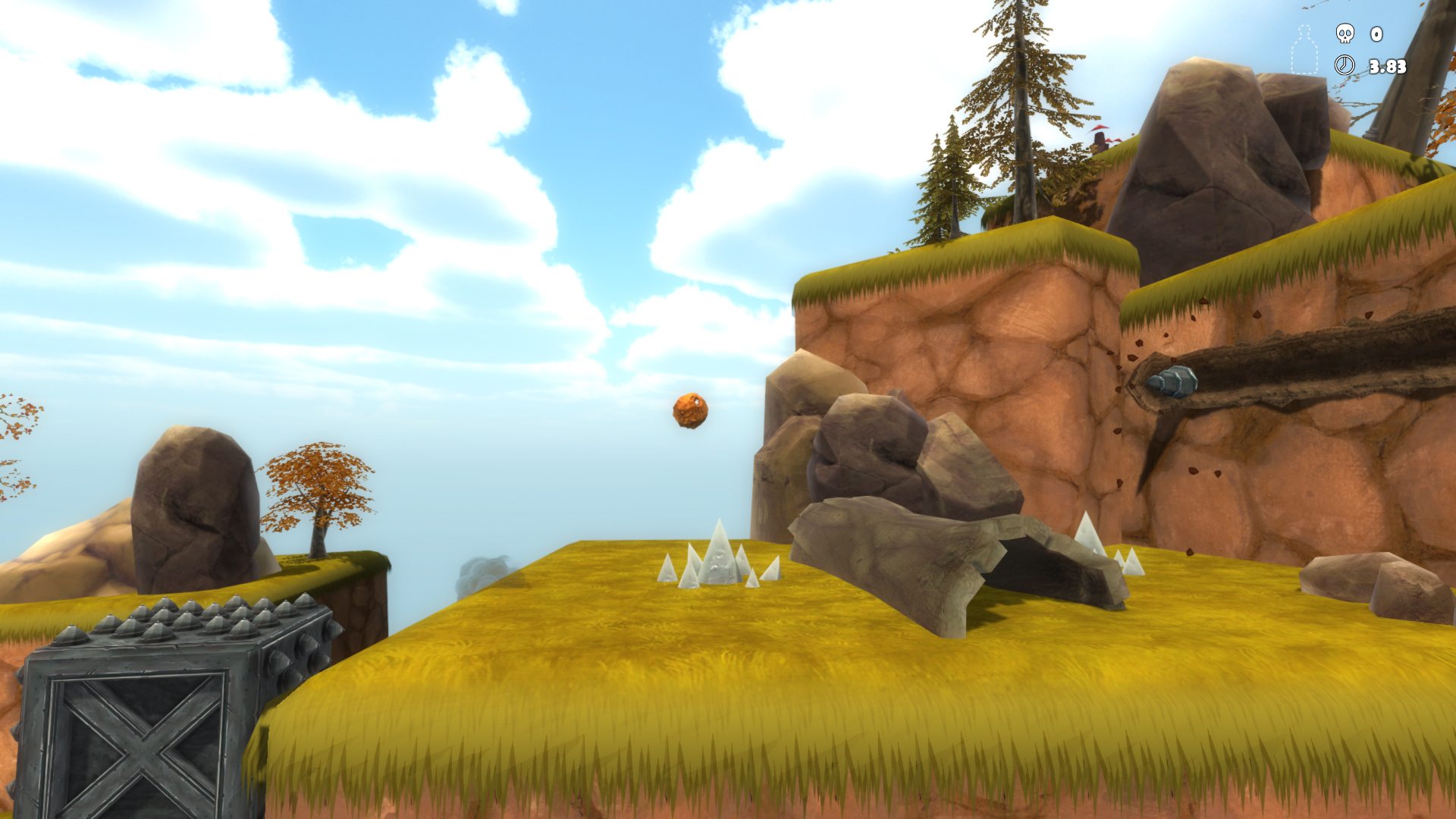Click the empty bottle collectible outline icon
This screenshot has width=1456, height=819.
coord(1304,50)
